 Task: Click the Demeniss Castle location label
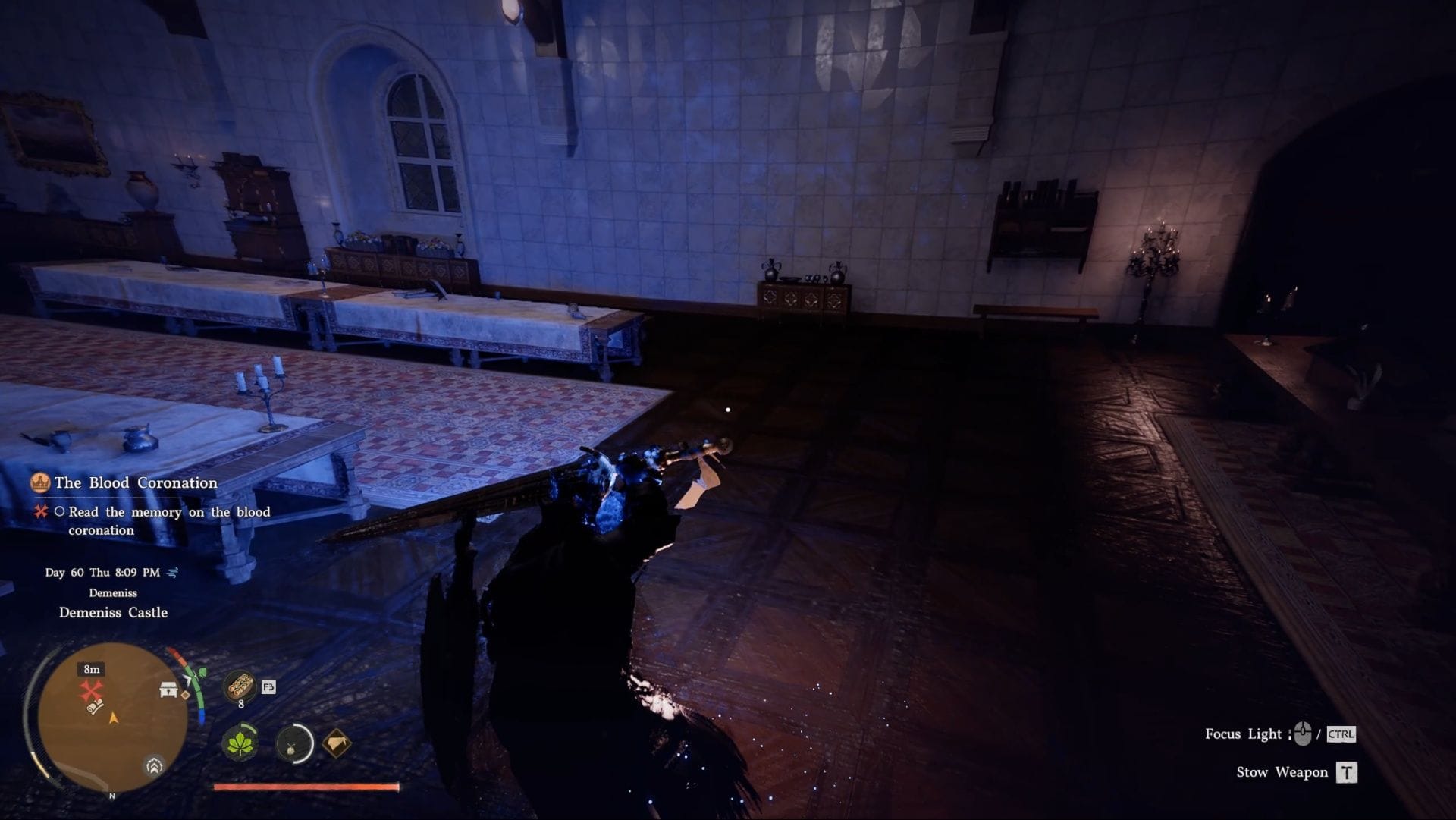point(112,613)
